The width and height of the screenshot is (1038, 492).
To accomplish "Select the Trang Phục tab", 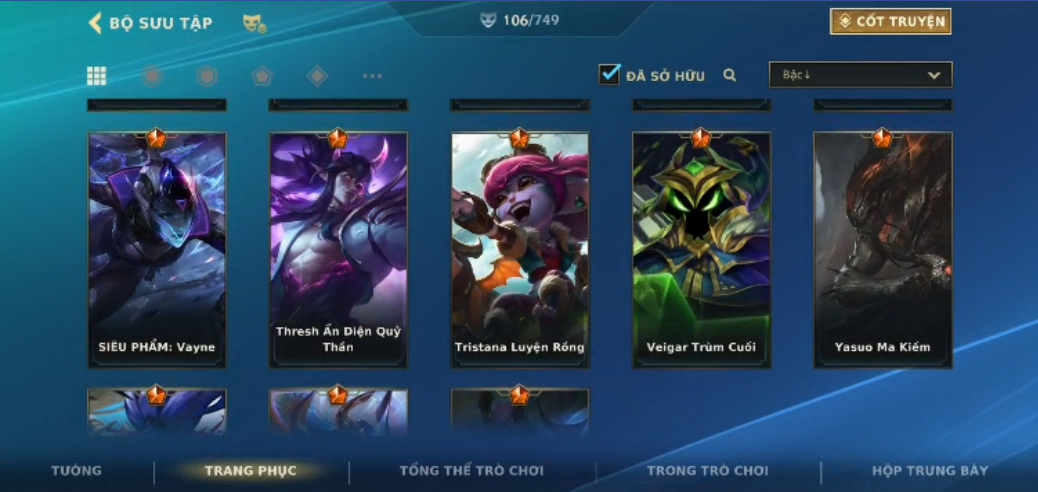I will (x=250, y=470).
